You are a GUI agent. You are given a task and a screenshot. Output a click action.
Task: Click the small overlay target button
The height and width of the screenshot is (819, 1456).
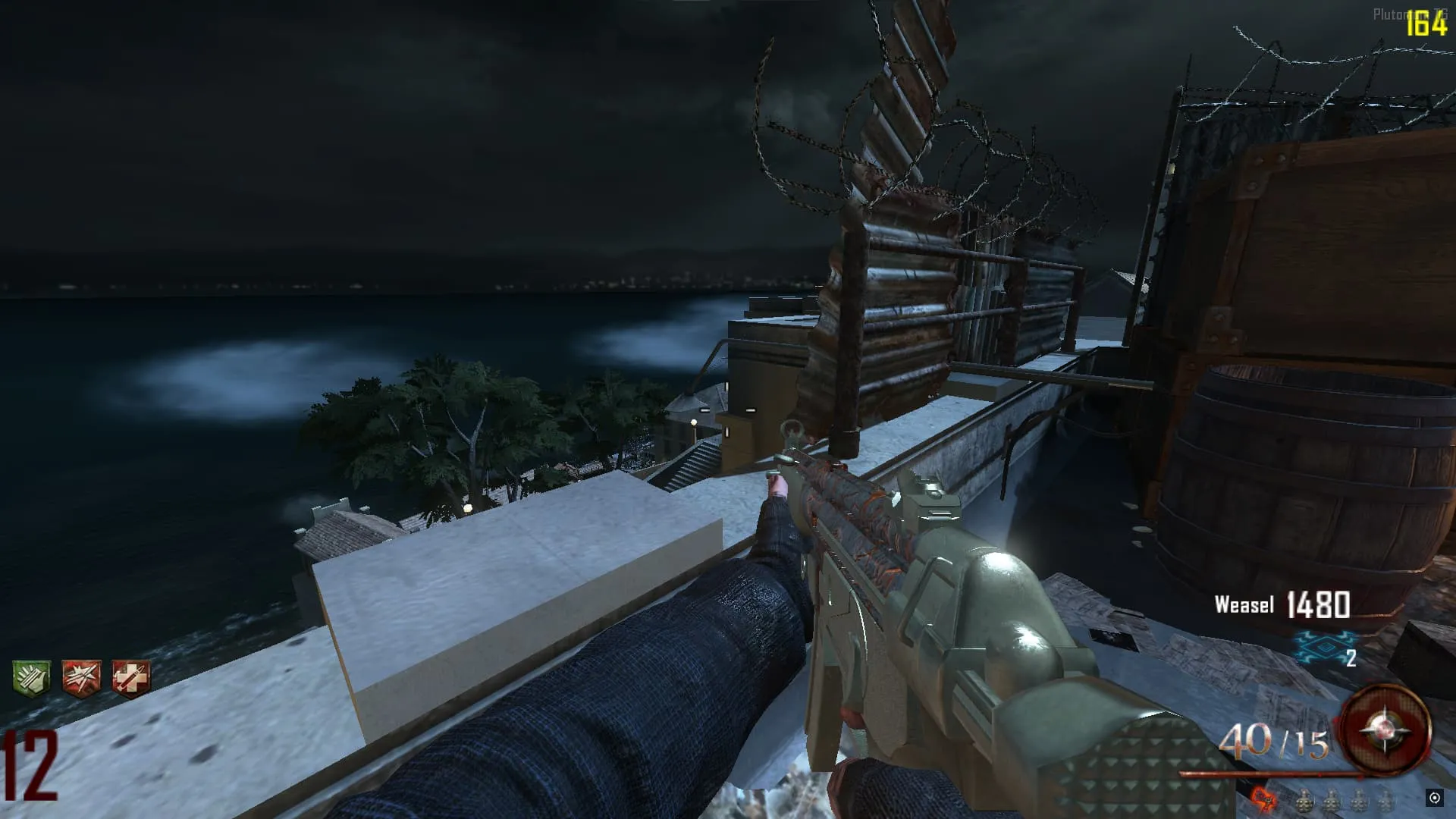click(x=1434, y=797)
